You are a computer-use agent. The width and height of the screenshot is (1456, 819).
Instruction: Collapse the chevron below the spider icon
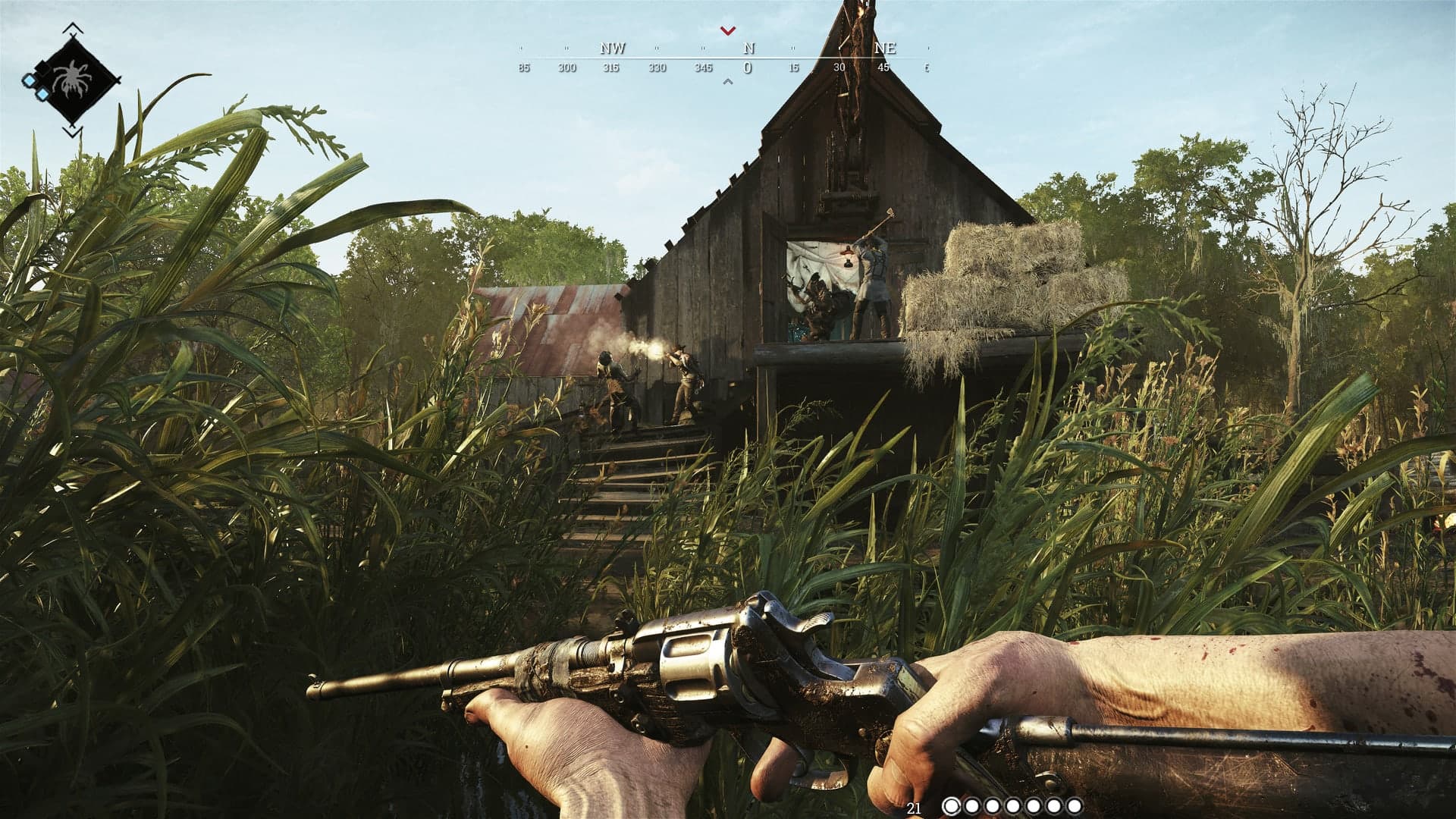[72, 131]
